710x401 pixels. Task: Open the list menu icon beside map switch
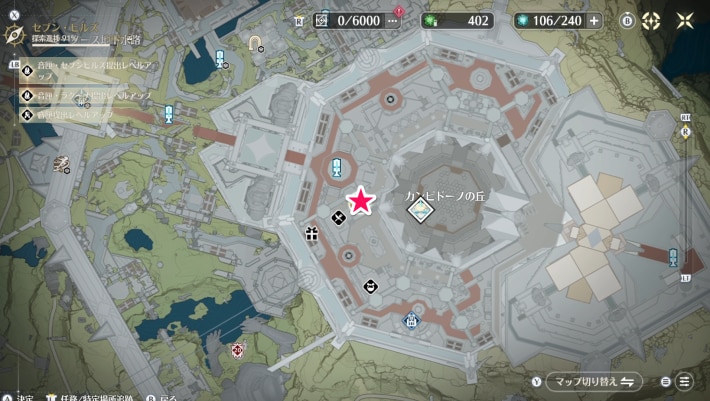pyautogui.click(x=685, y=381)
